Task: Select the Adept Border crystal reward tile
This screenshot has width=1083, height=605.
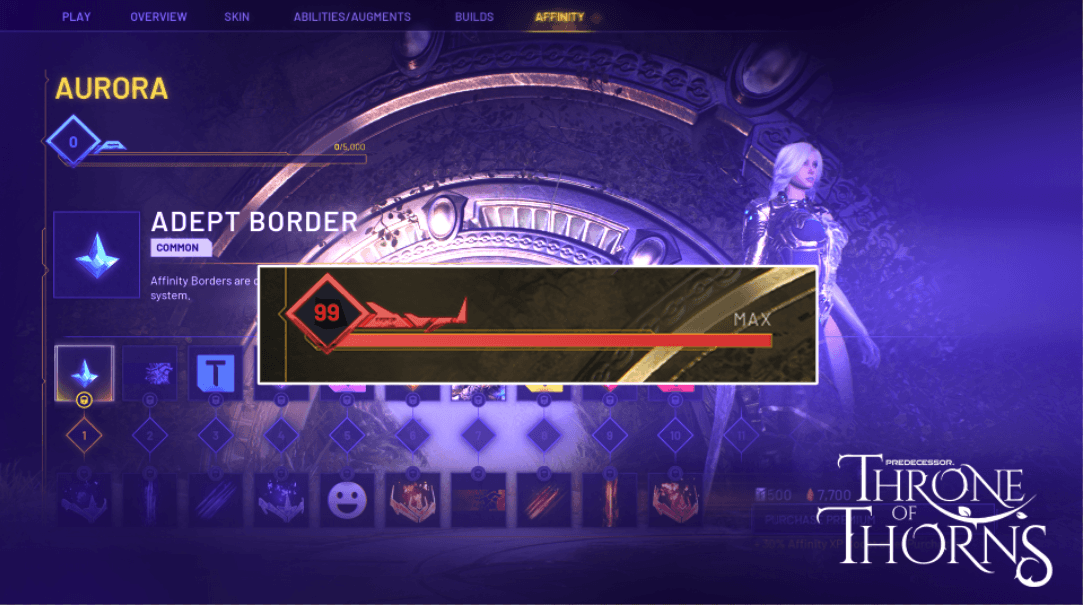Action: pos(84,372)
